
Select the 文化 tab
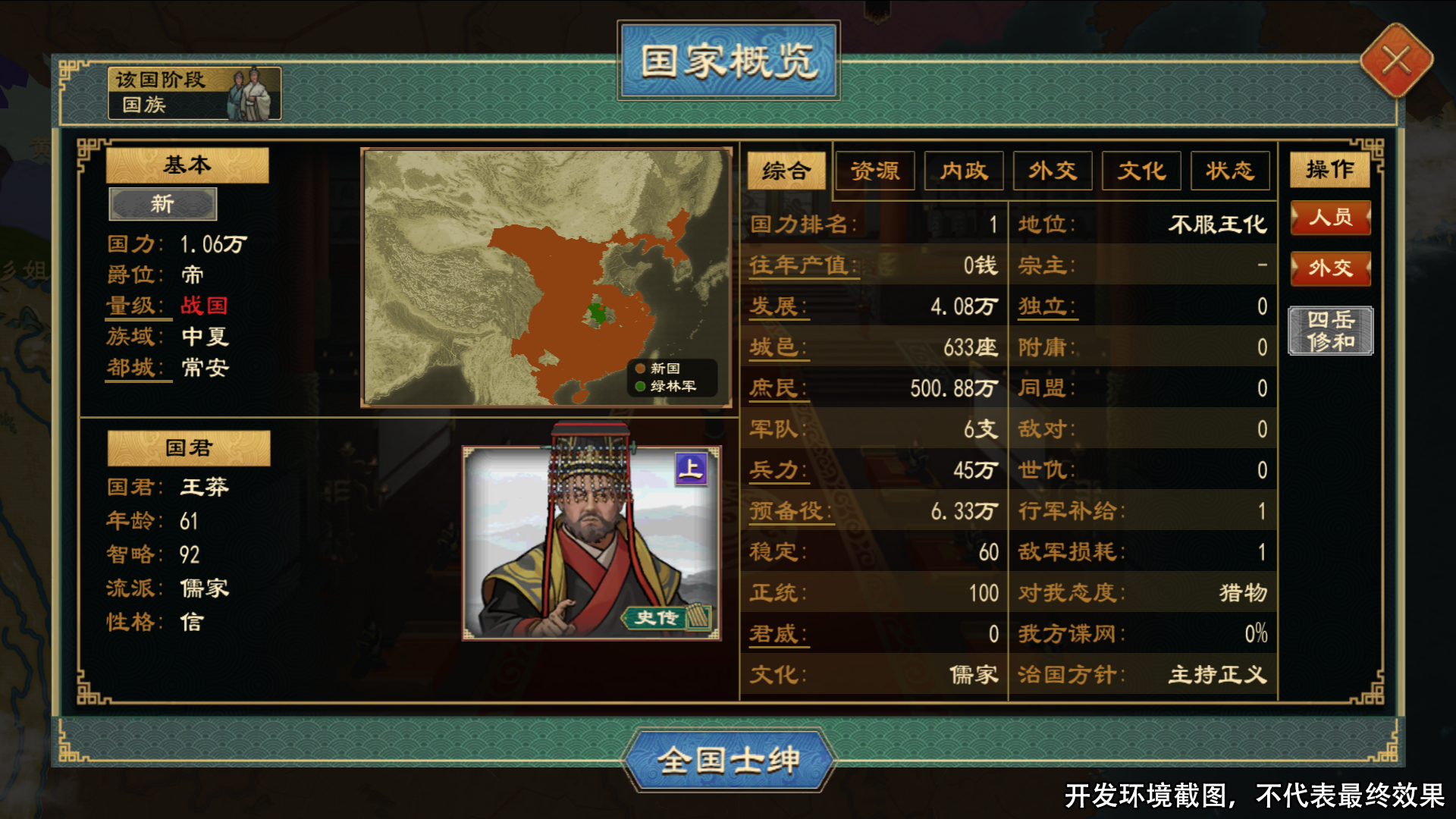click(x=1141, y=170)
